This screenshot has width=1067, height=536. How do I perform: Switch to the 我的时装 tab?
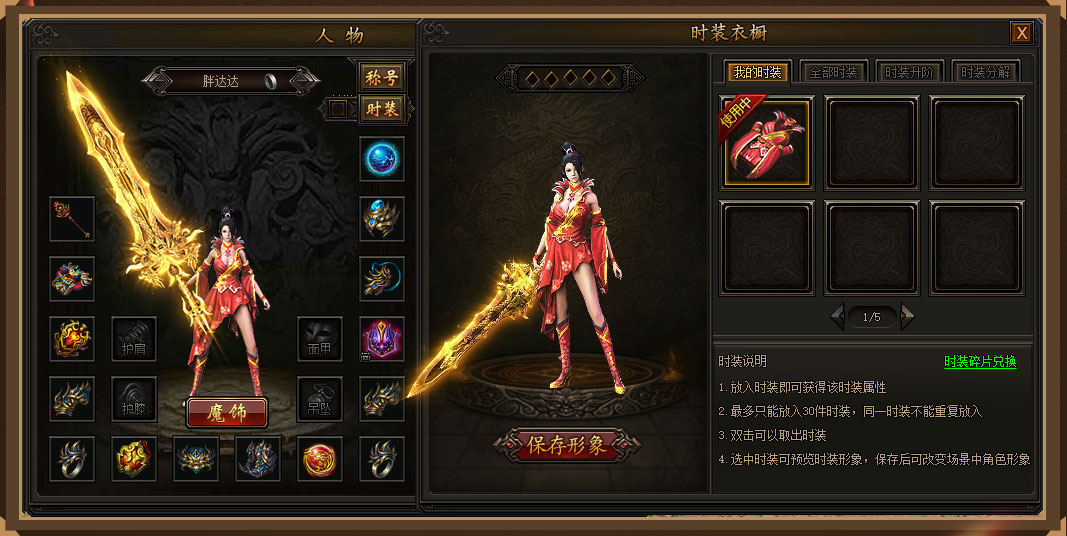pyautogui.click(x=756, y=72)
